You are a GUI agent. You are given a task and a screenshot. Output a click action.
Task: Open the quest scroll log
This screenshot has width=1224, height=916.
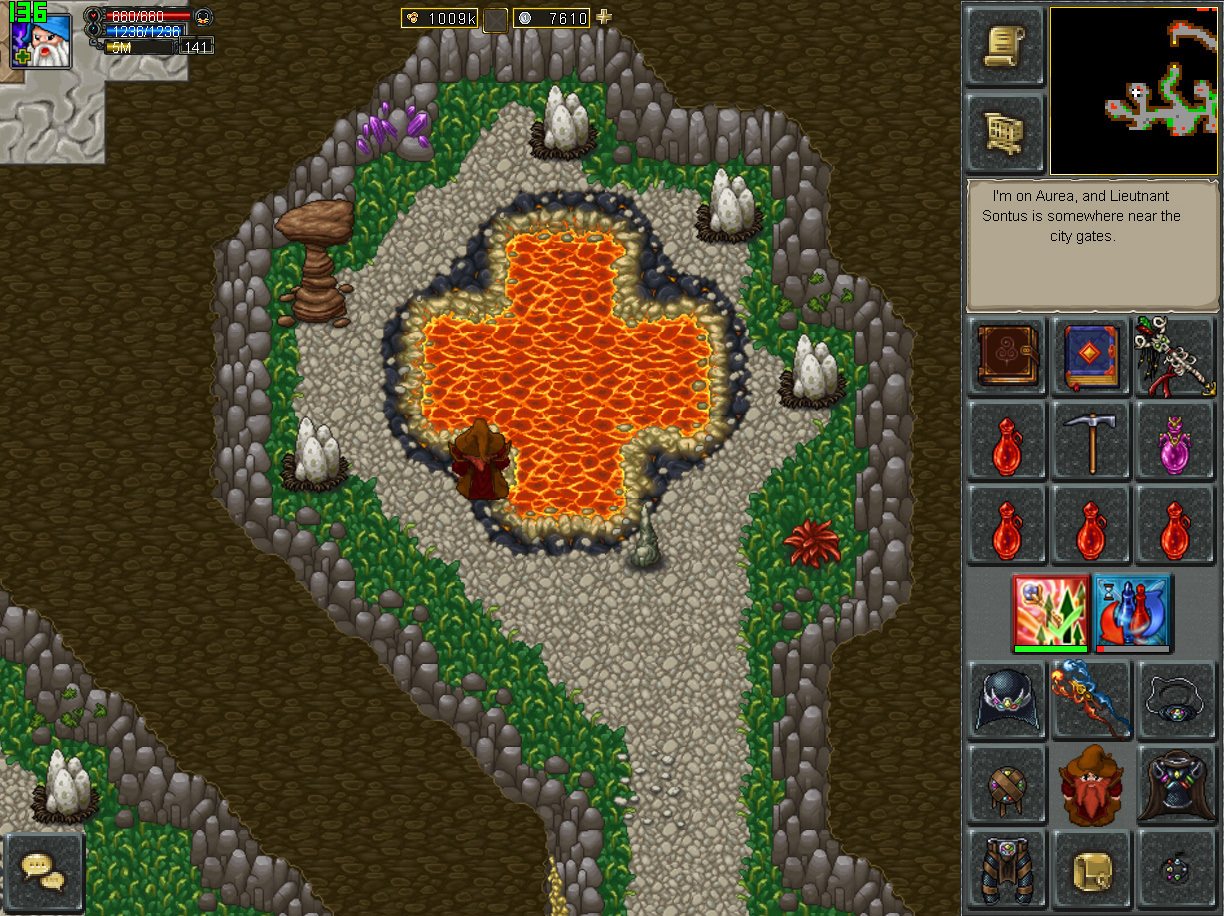pos(1005,46)
